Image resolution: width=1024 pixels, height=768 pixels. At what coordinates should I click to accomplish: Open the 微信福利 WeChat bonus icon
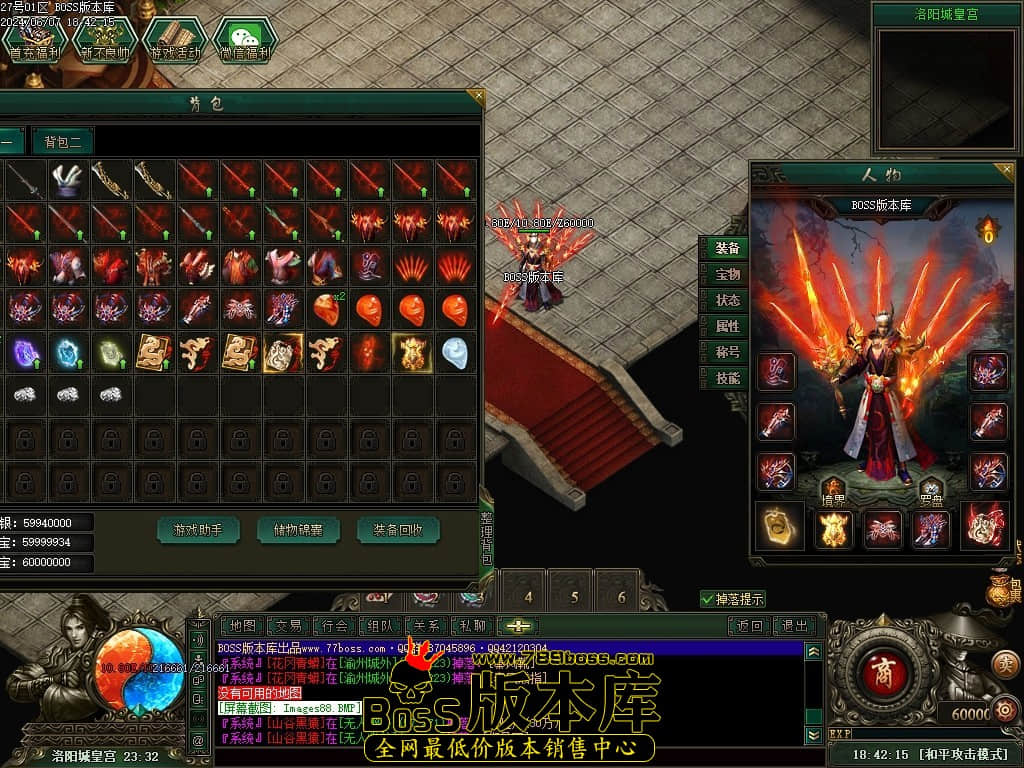243,40
